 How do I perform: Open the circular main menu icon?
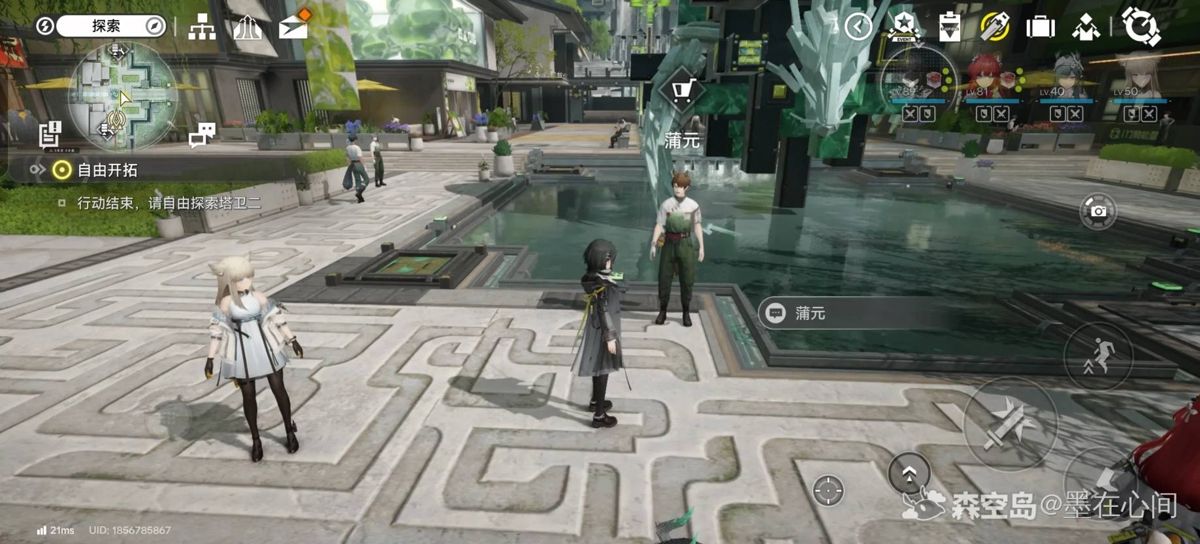[1140, 26]
